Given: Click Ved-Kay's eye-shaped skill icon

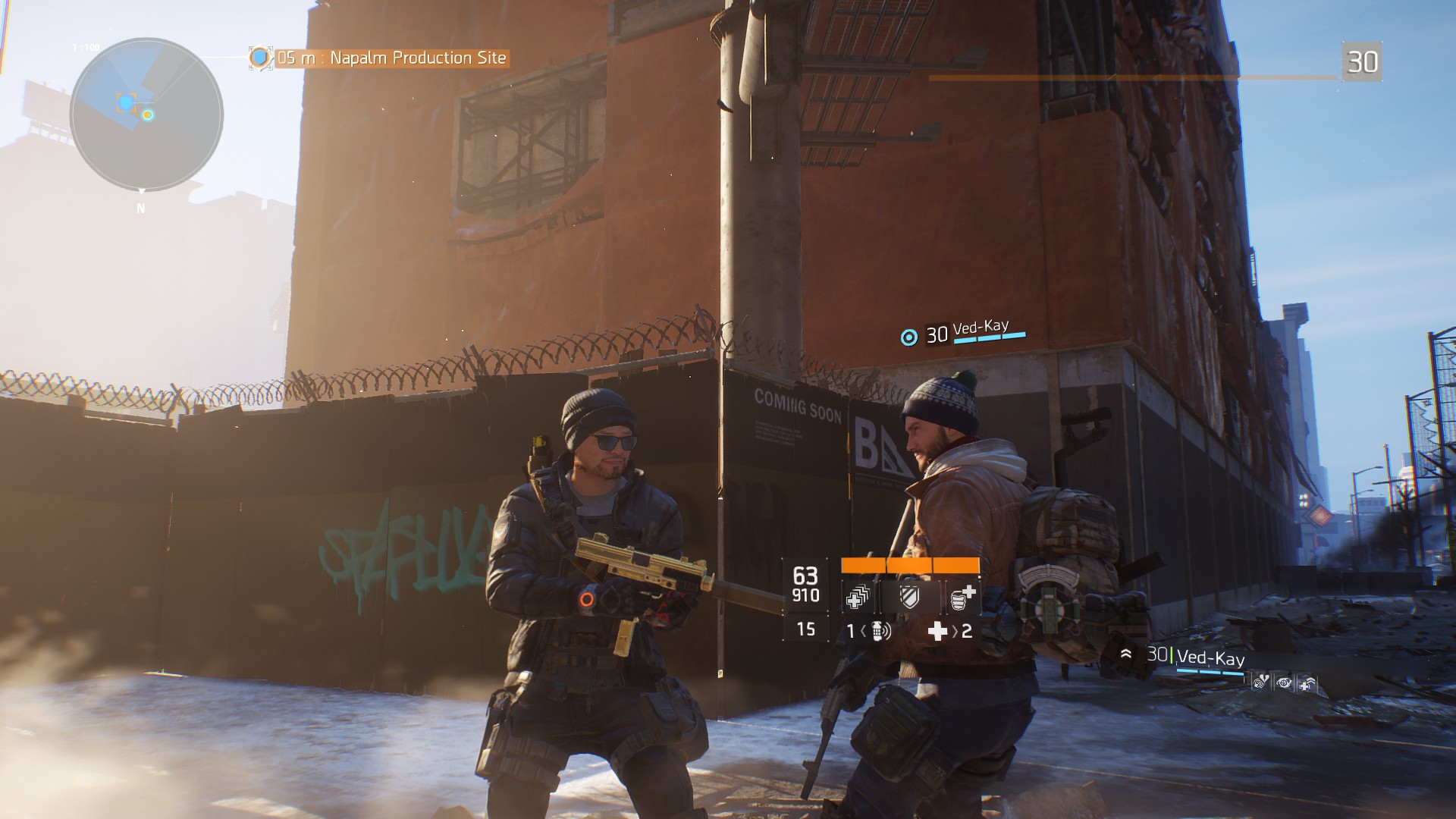Looking at the screenshot, I should (x=1284, y=683).
